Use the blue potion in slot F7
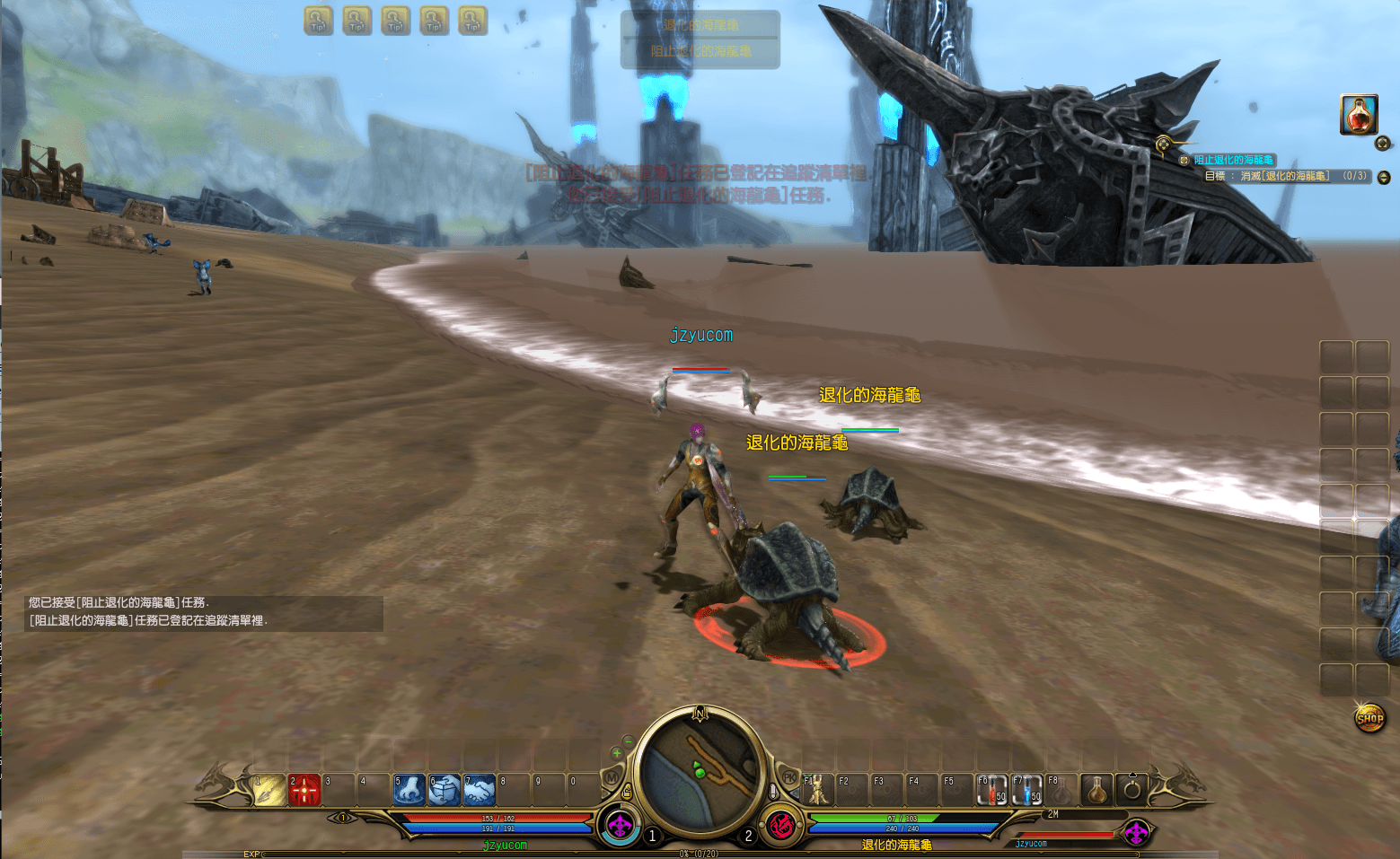 pos(1027,790)
